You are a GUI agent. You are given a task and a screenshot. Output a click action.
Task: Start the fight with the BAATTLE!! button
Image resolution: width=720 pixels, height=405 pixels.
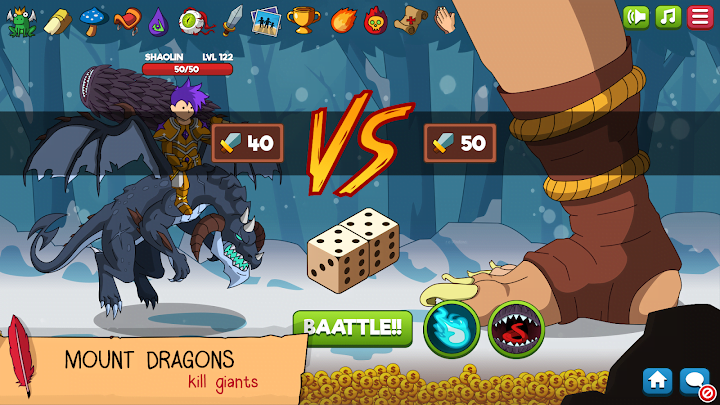click(x=352, y=327)
